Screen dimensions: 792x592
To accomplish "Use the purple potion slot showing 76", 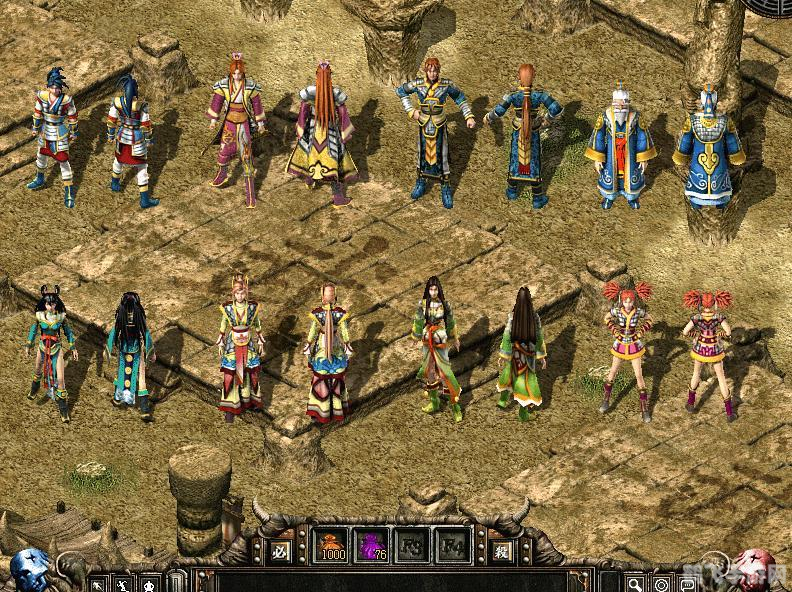I will click(x=373, y=546).
